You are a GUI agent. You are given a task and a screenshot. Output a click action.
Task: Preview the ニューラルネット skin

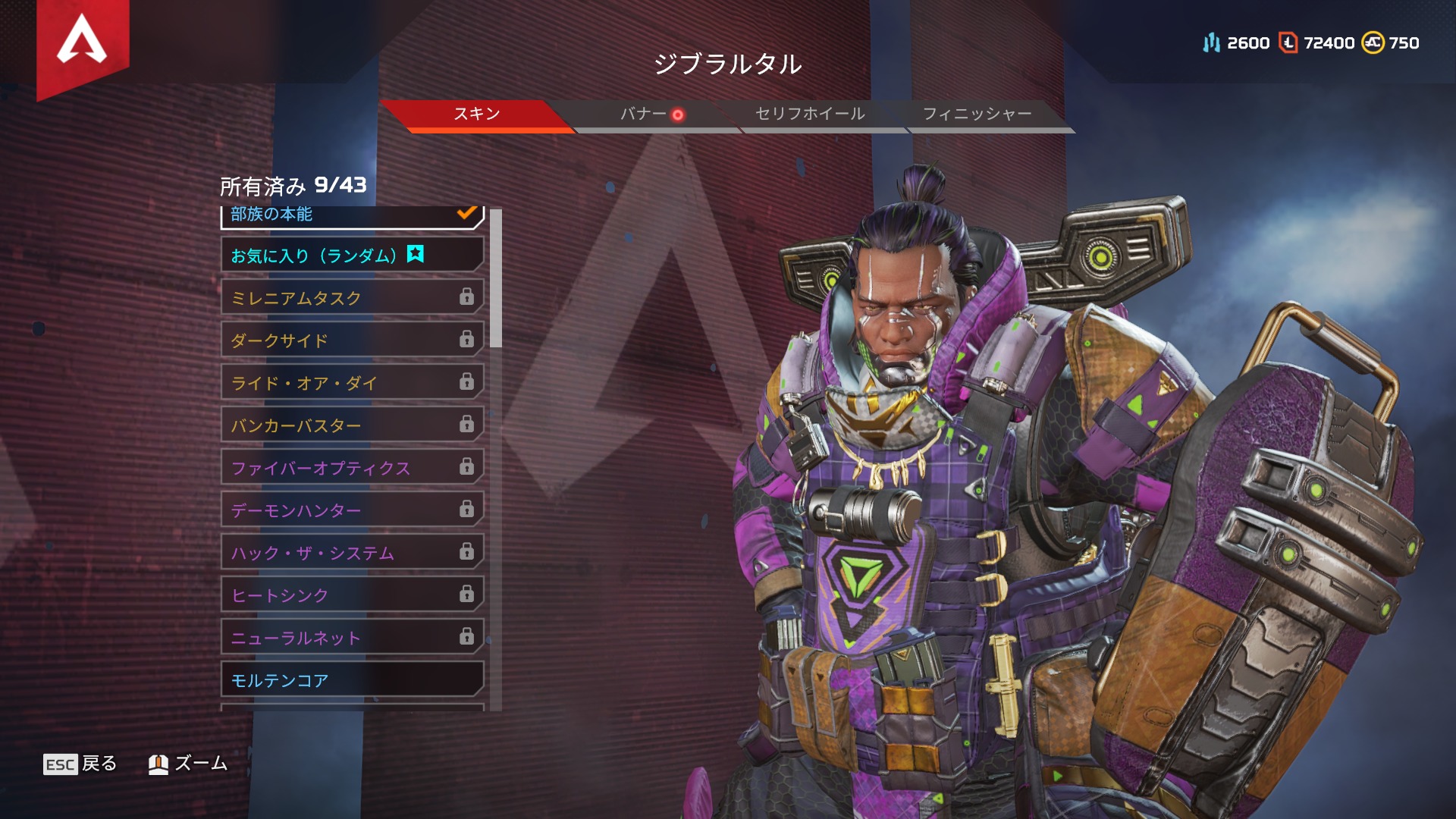coord(352,638)
